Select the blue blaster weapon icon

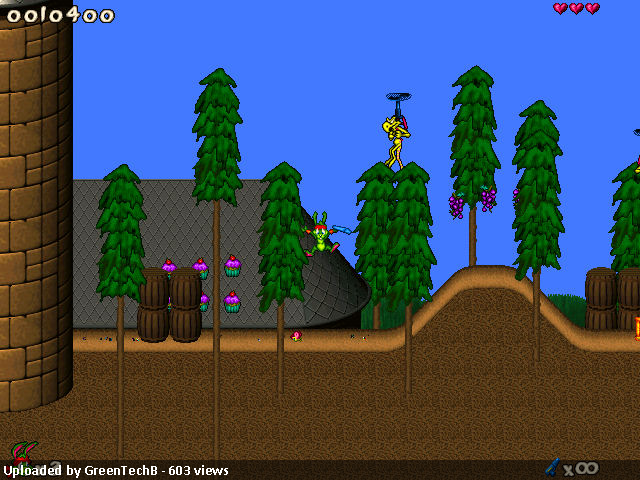click(552, 466)
